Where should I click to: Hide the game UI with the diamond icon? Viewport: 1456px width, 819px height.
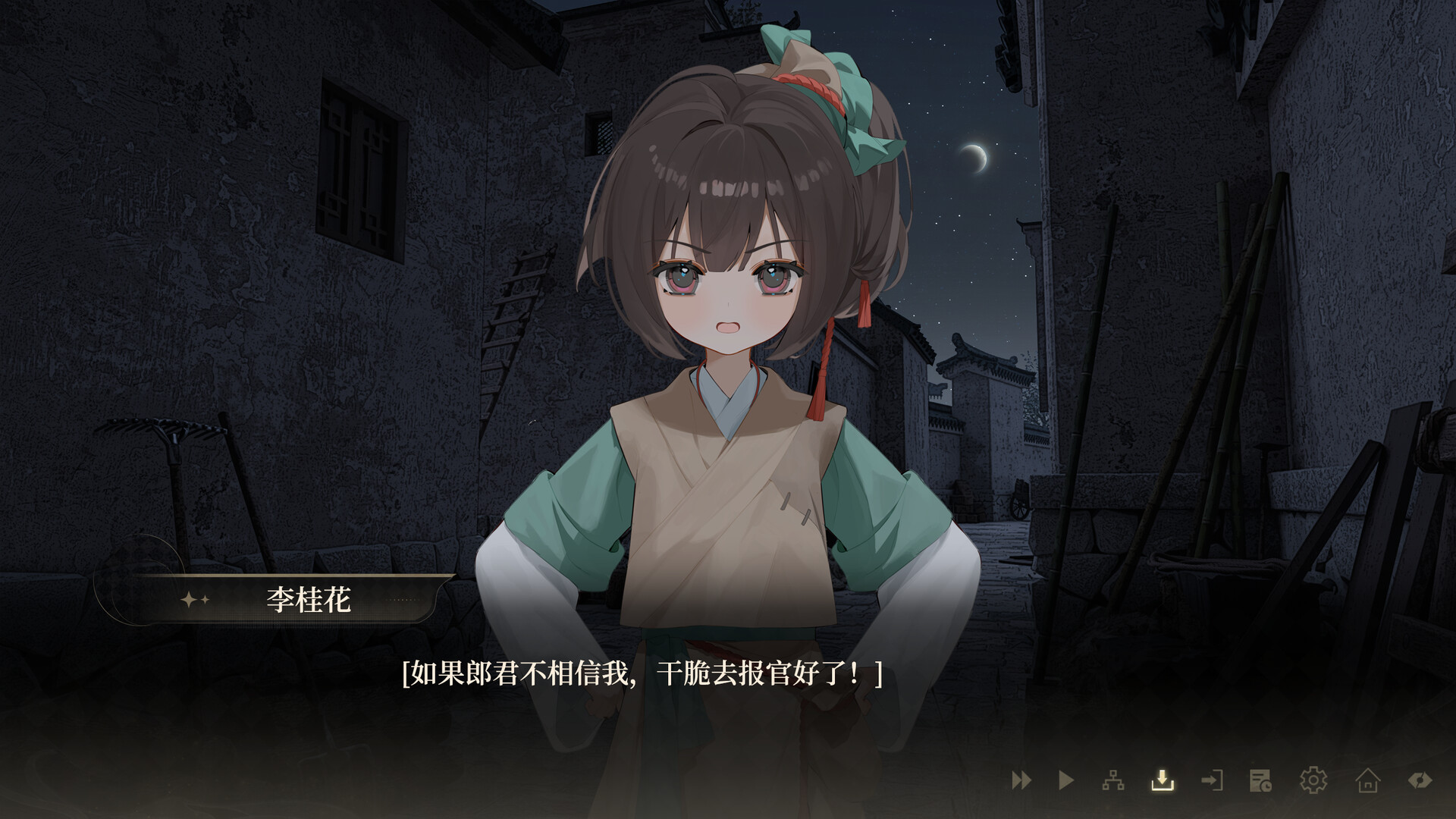[1422, 781]
